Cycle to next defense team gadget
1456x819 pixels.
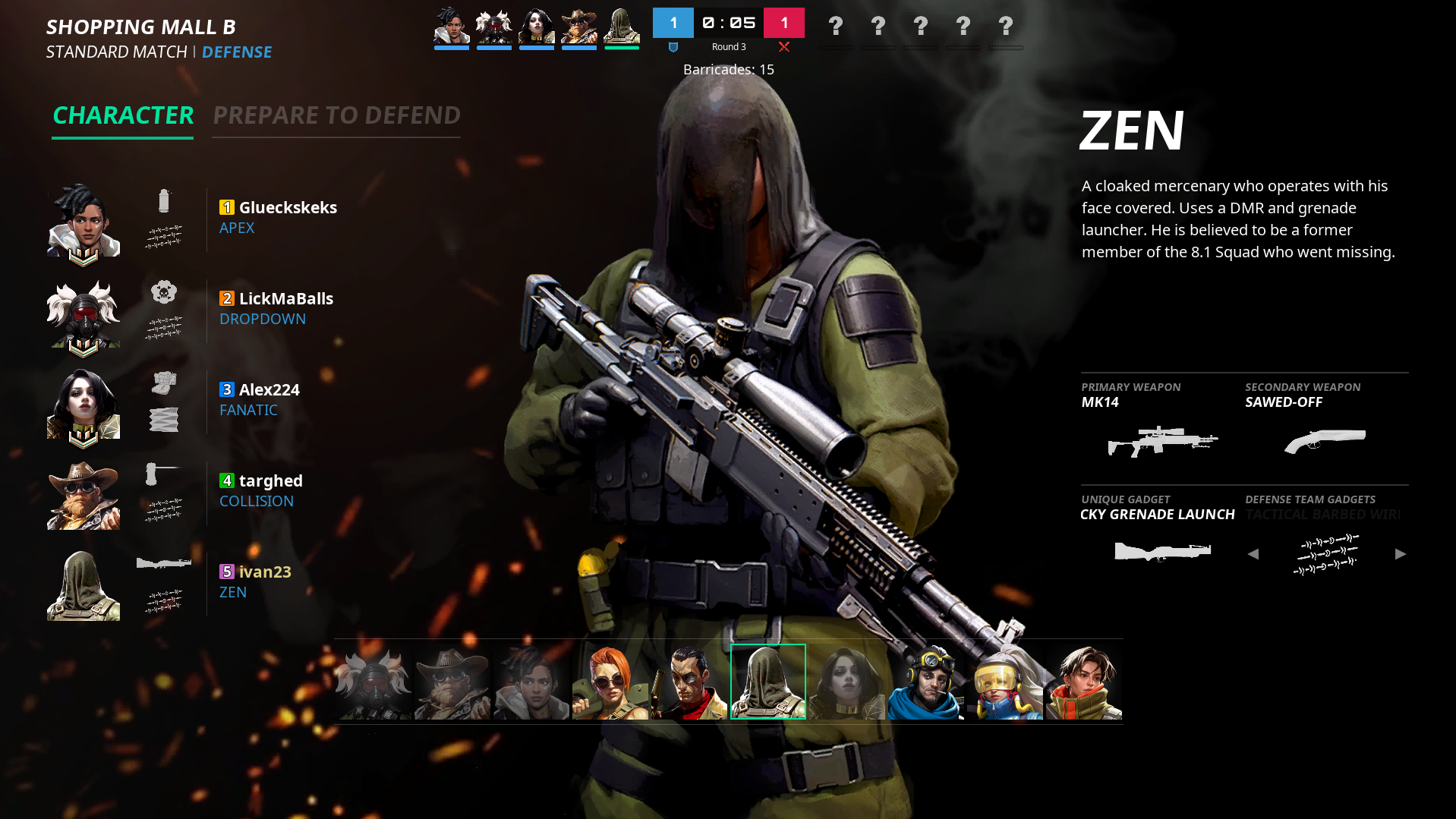1400,554
